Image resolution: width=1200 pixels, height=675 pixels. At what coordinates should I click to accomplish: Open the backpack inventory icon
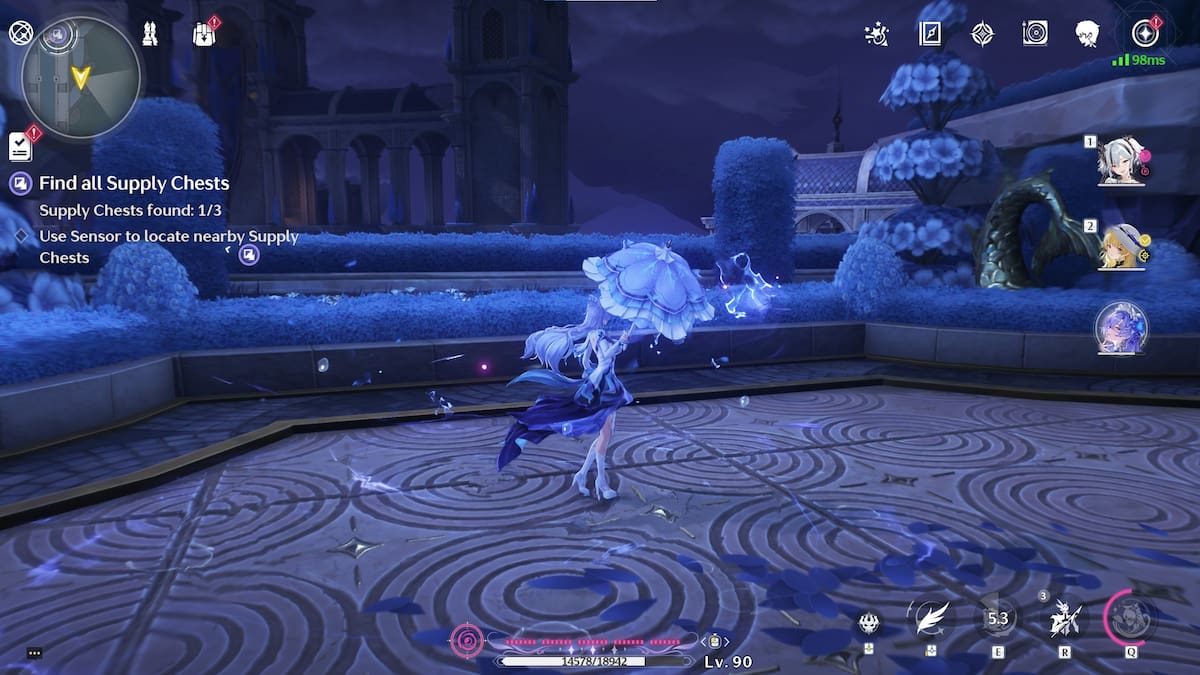[x=204, y=34]
